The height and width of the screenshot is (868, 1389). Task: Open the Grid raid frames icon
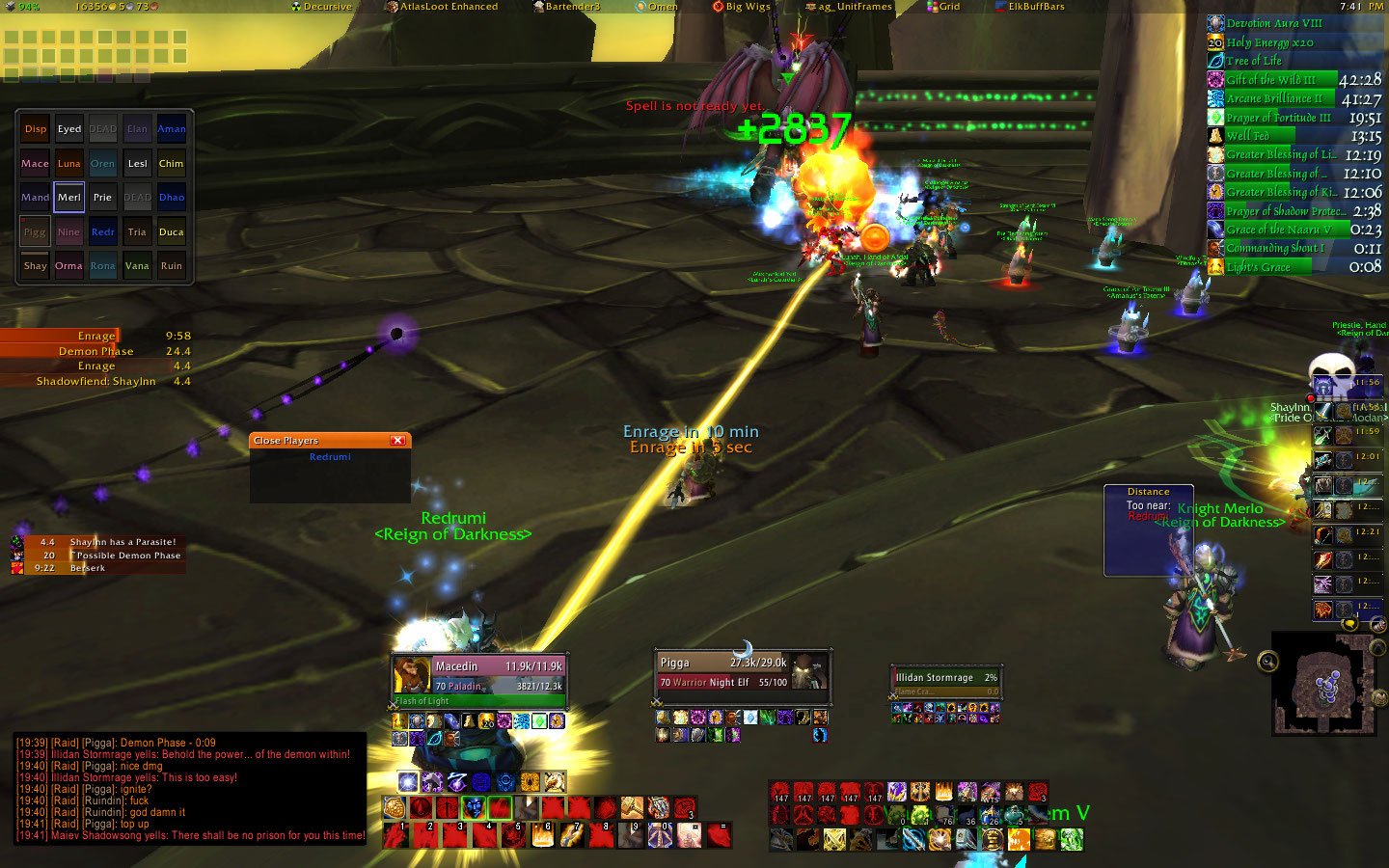943,6
